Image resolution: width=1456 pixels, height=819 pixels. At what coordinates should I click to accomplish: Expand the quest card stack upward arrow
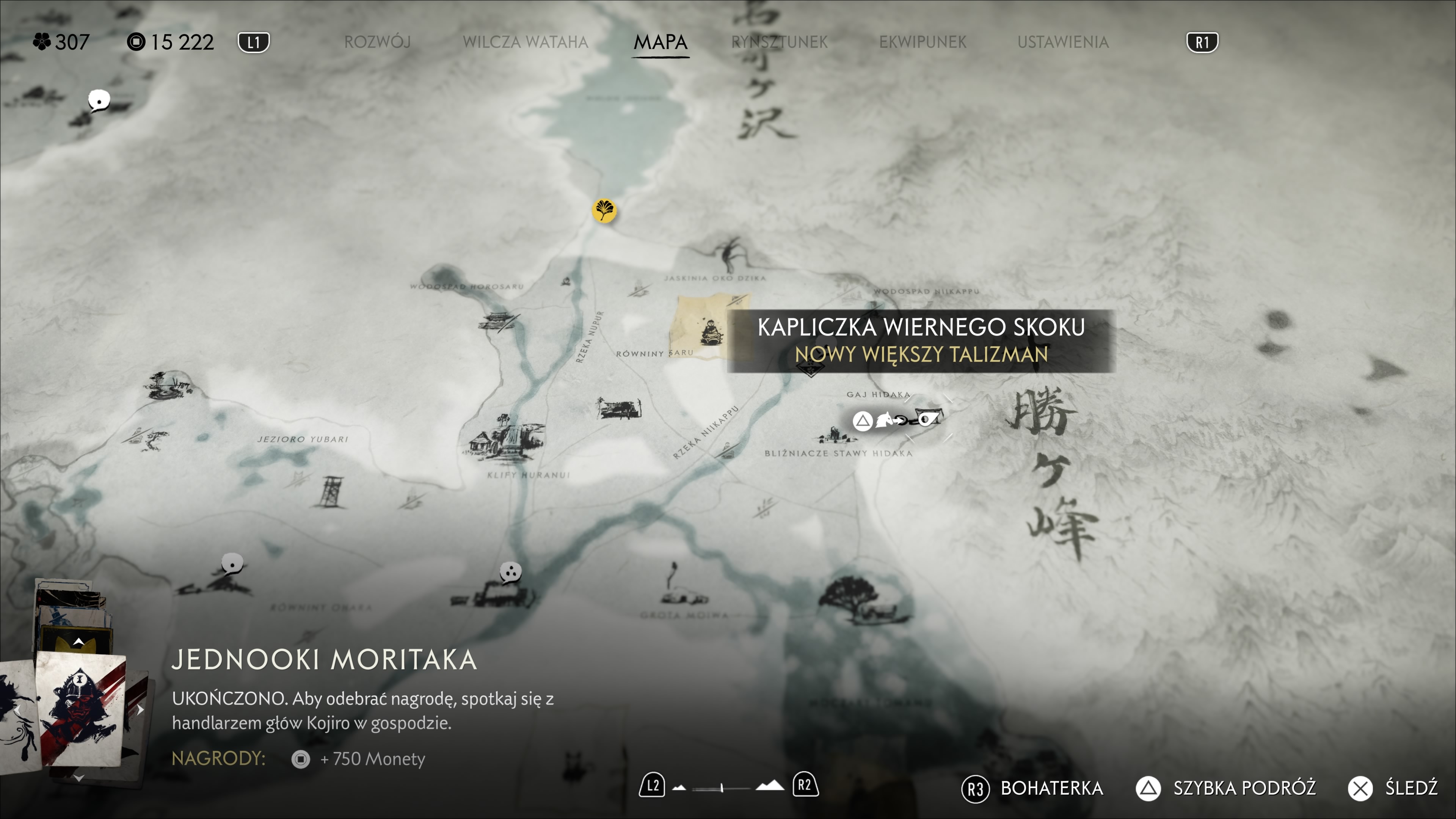point(79,642)
